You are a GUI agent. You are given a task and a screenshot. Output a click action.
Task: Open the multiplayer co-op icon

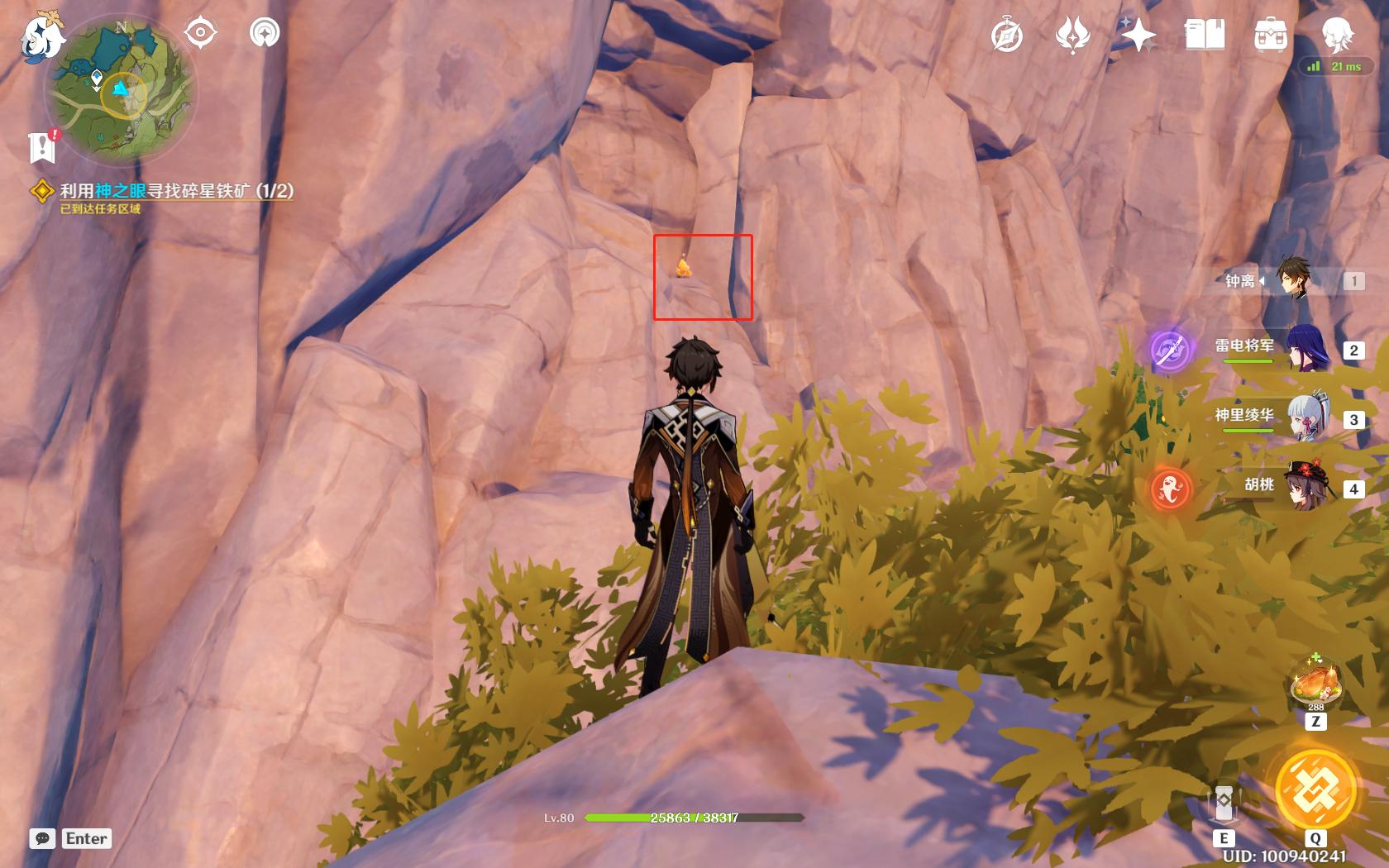tap(265, 33)
